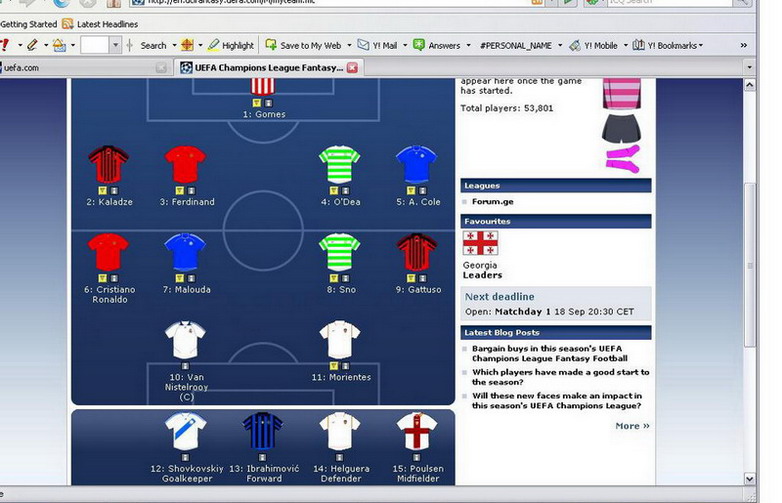Pick substitute forward Ibrahimović's shirt
The width and height of the screenshot is (782, 503).
[263, 432]
